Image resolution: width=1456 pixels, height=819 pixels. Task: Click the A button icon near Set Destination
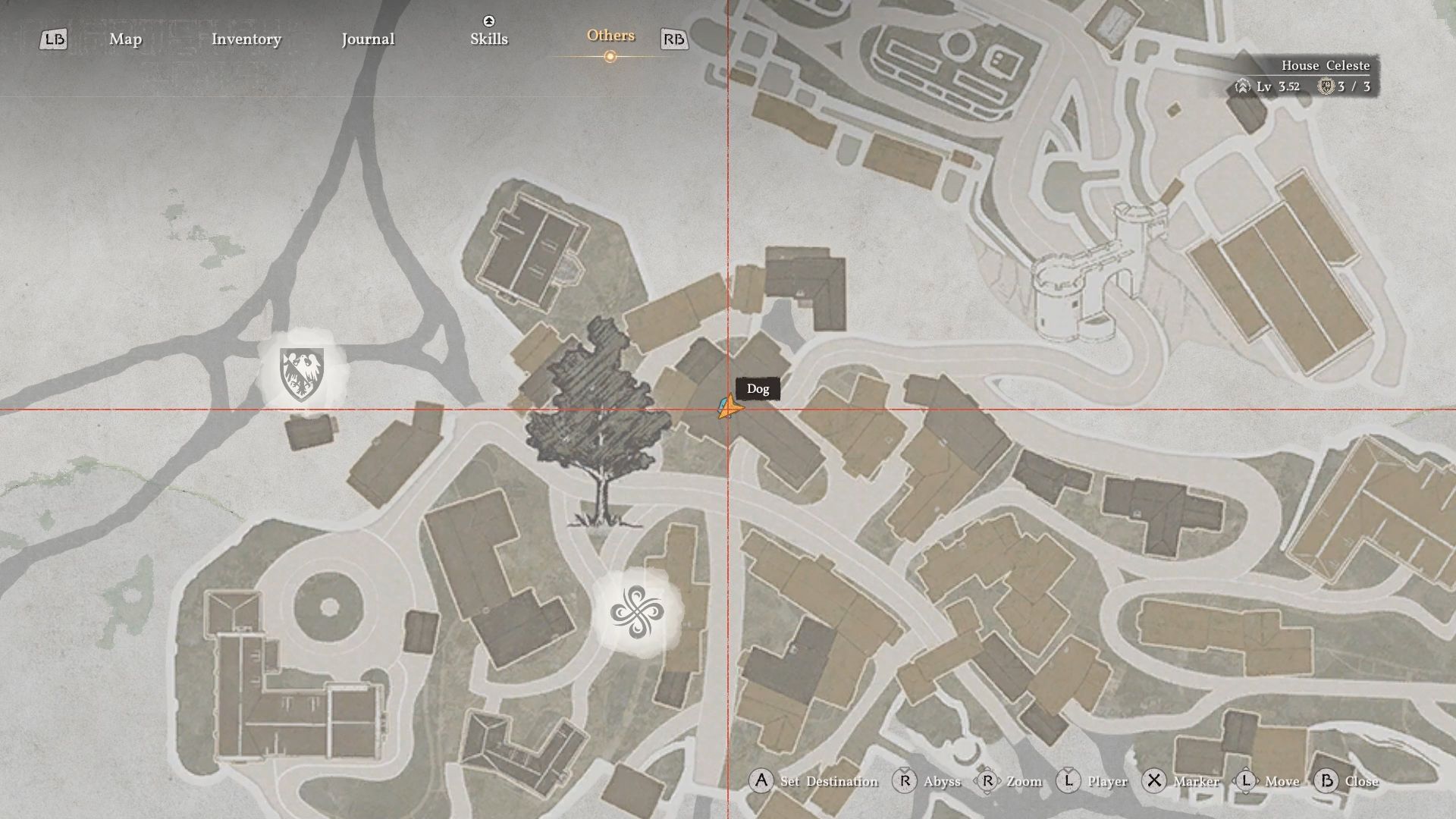pos(761,781)
